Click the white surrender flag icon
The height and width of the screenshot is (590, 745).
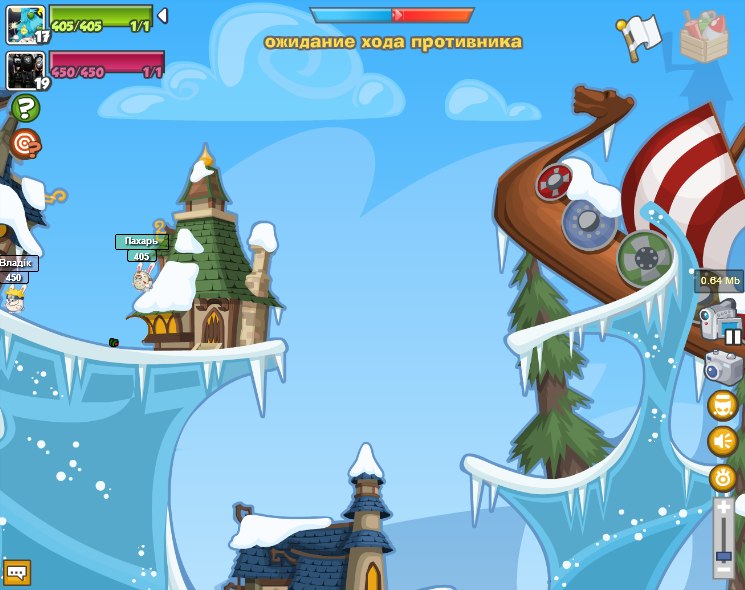(x=638, y=37)
